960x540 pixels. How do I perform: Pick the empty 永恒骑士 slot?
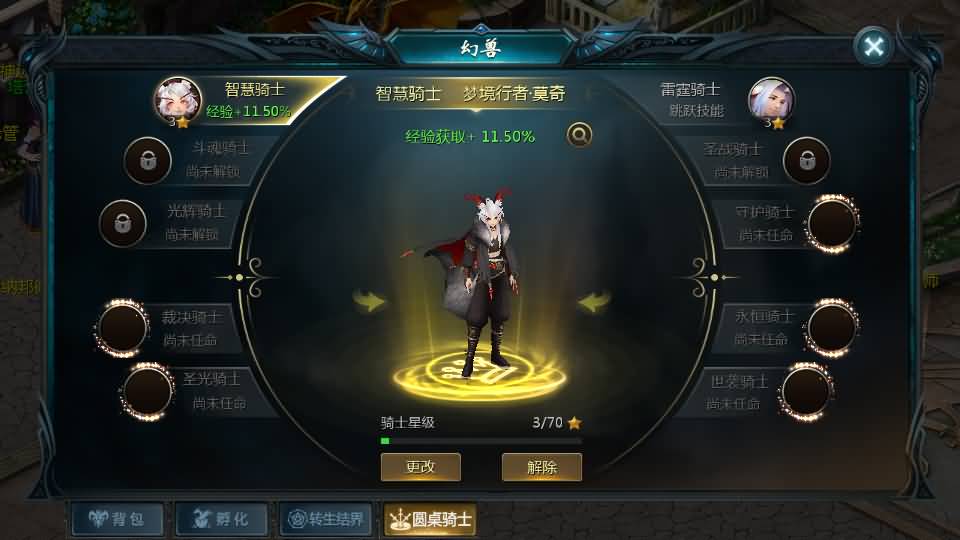coord(831,327)
